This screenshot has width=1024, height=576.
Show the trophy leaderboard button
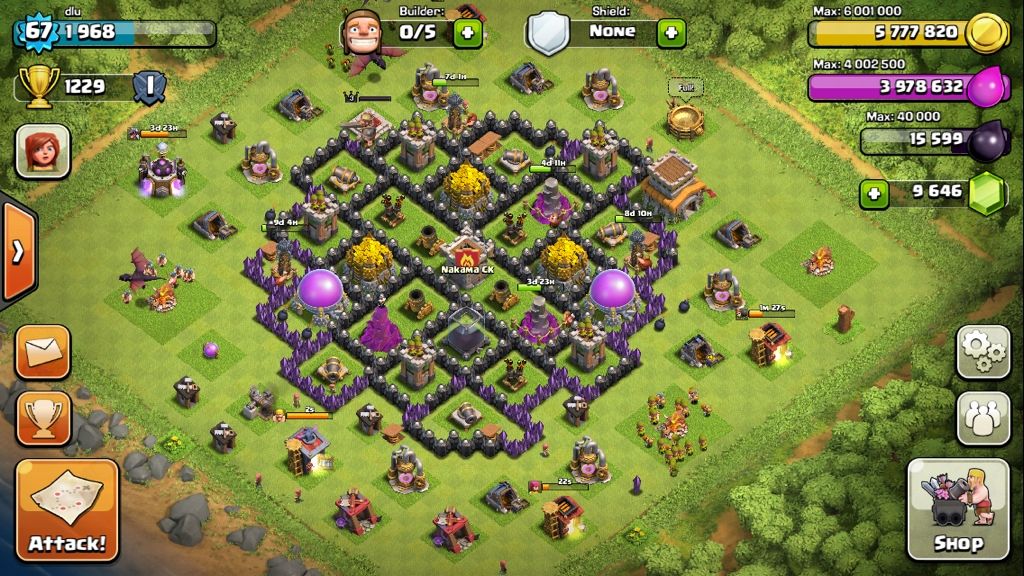(x=43, y=417)
